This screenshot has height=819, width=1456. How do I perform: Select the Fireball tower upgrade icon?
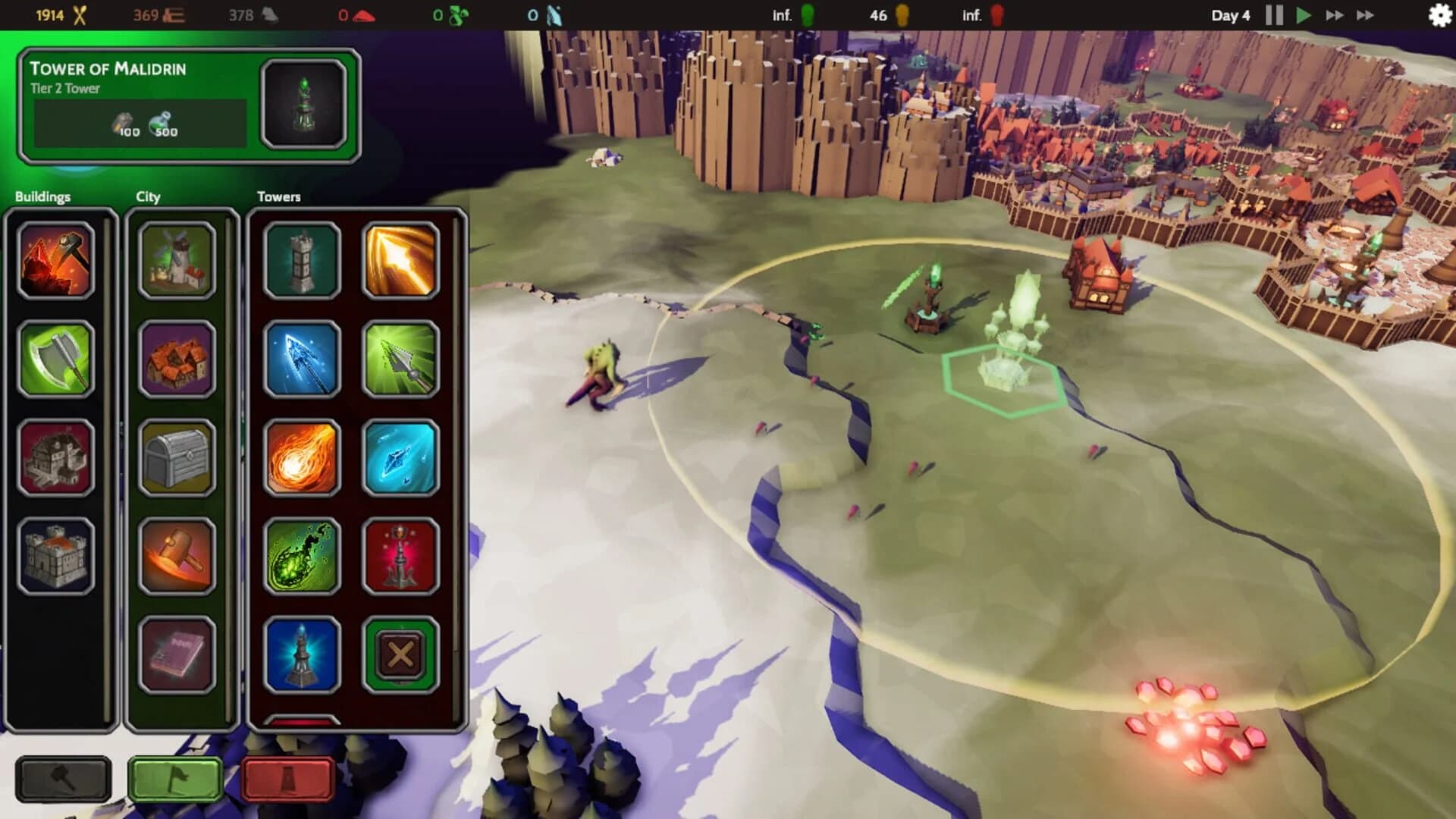coord(301,457)
